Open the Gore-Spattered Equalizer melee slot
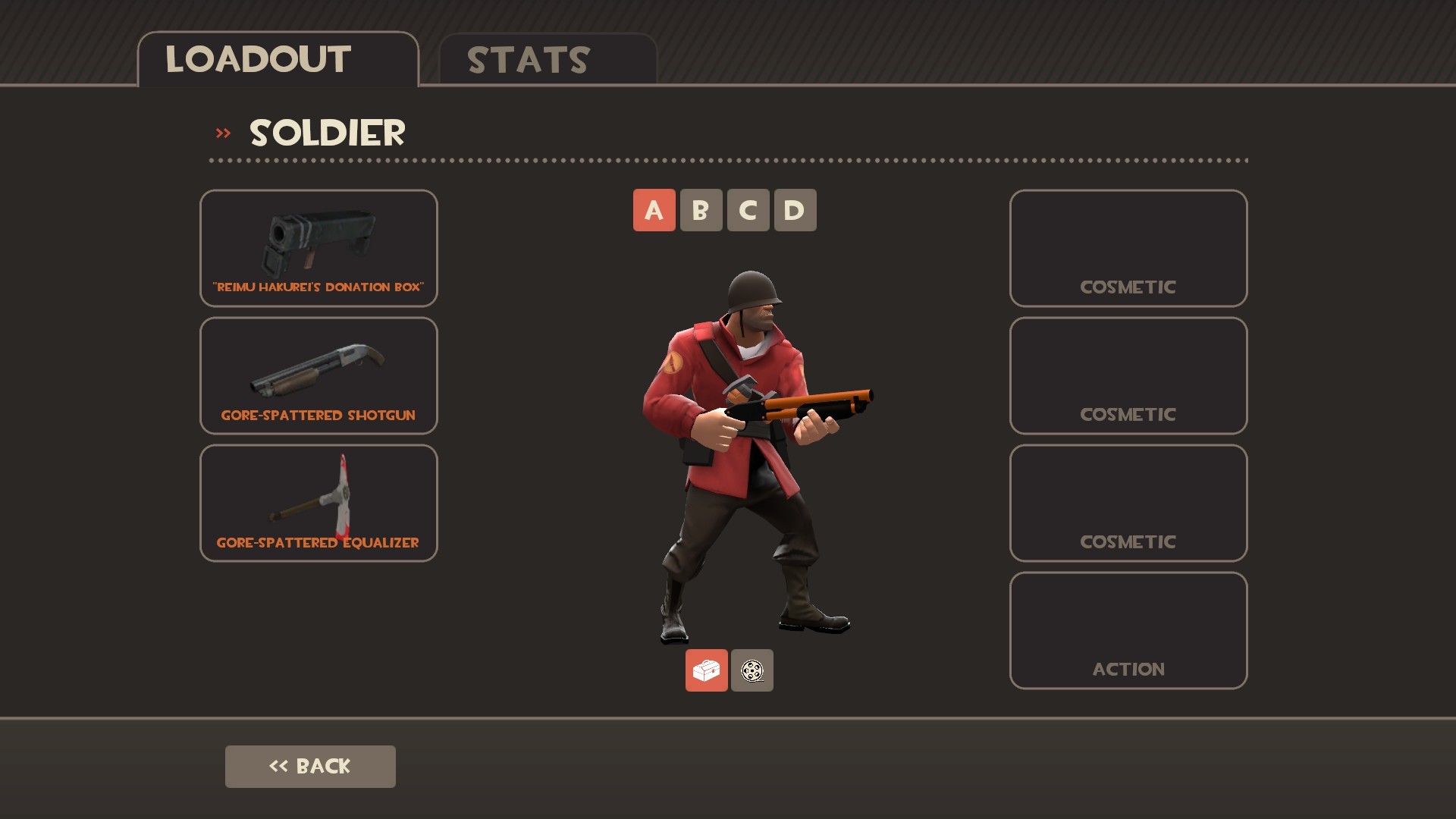 318,502
